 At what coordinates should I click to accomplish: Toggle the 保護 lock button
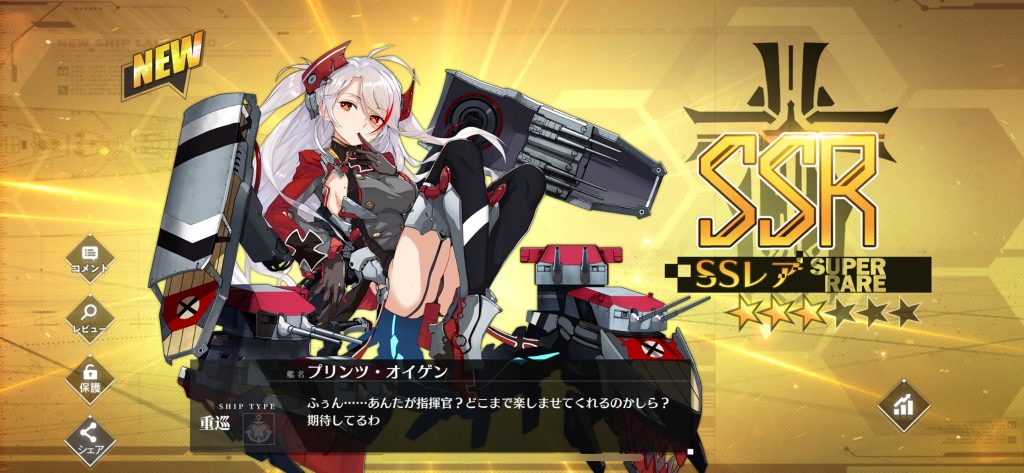tap(90, 376)
